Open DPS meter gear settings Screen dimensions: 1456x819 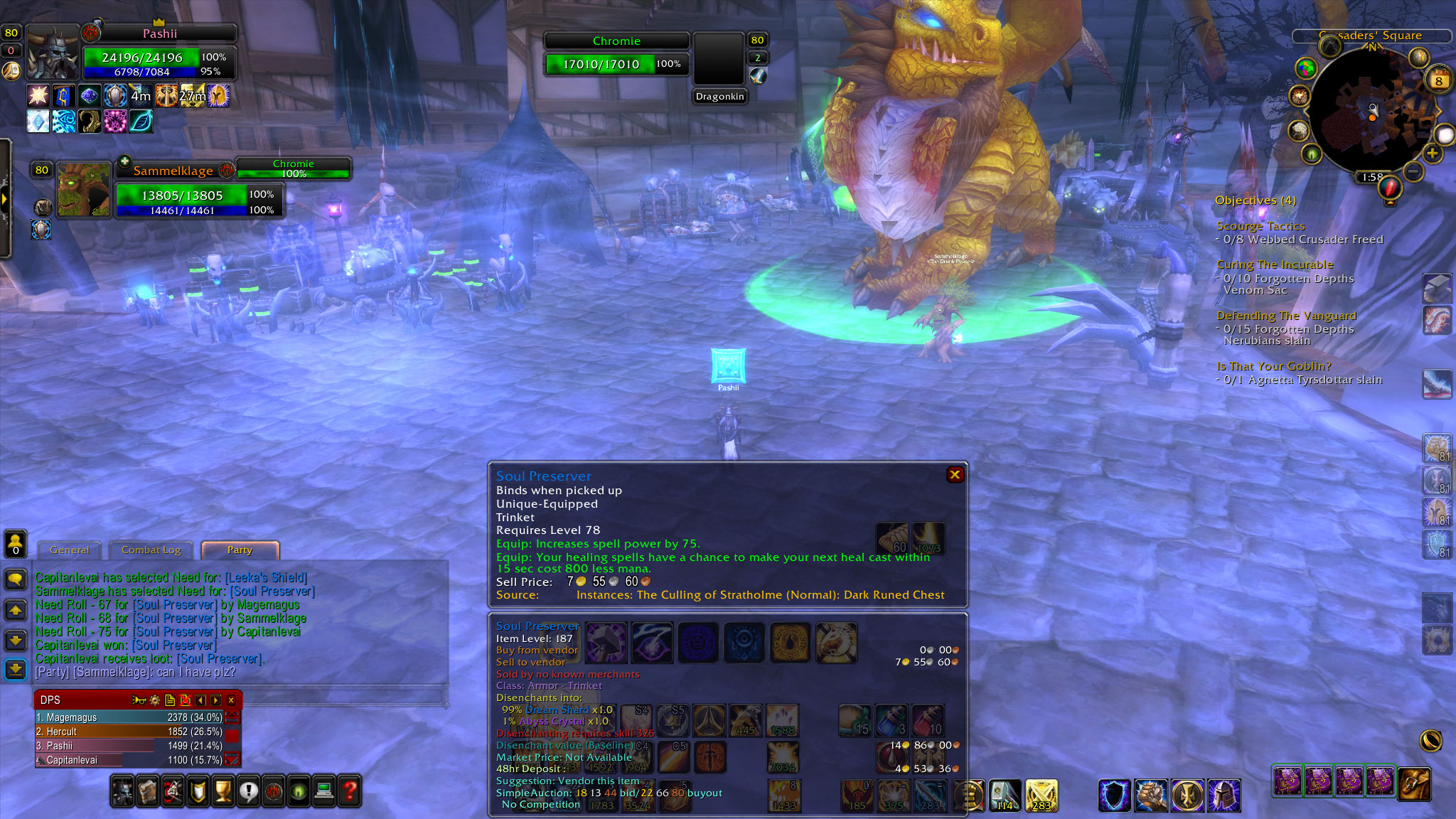point(154,700)
